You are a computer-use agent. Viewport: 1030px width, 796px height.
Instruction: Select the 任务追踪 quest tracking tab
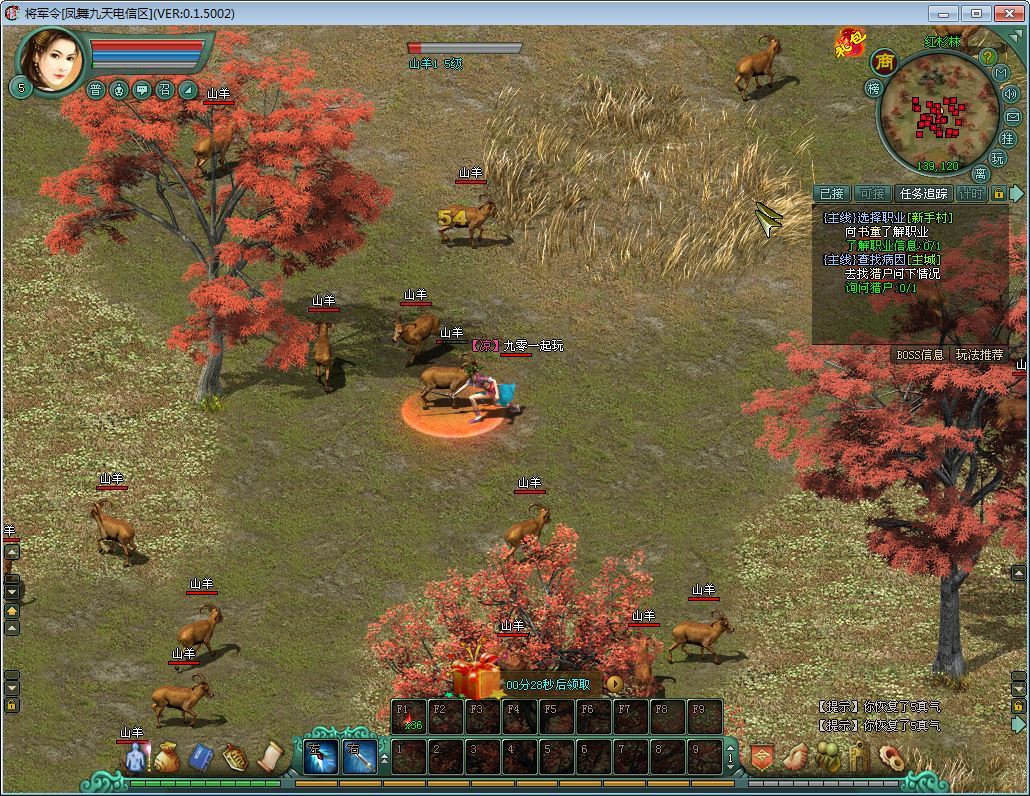pos(923,194)
